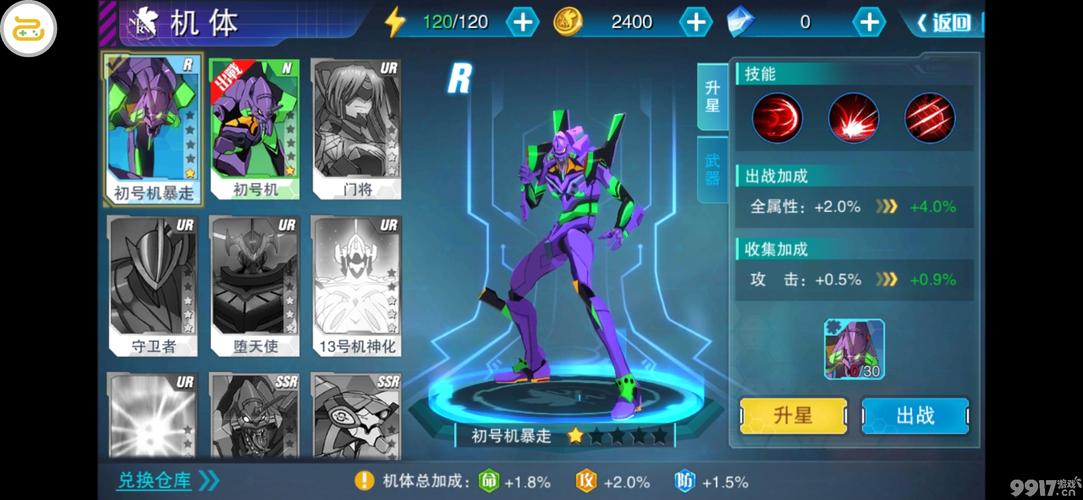
Task: Buy diamonds using the diamond plus button
Action: [x=870, y=22]
